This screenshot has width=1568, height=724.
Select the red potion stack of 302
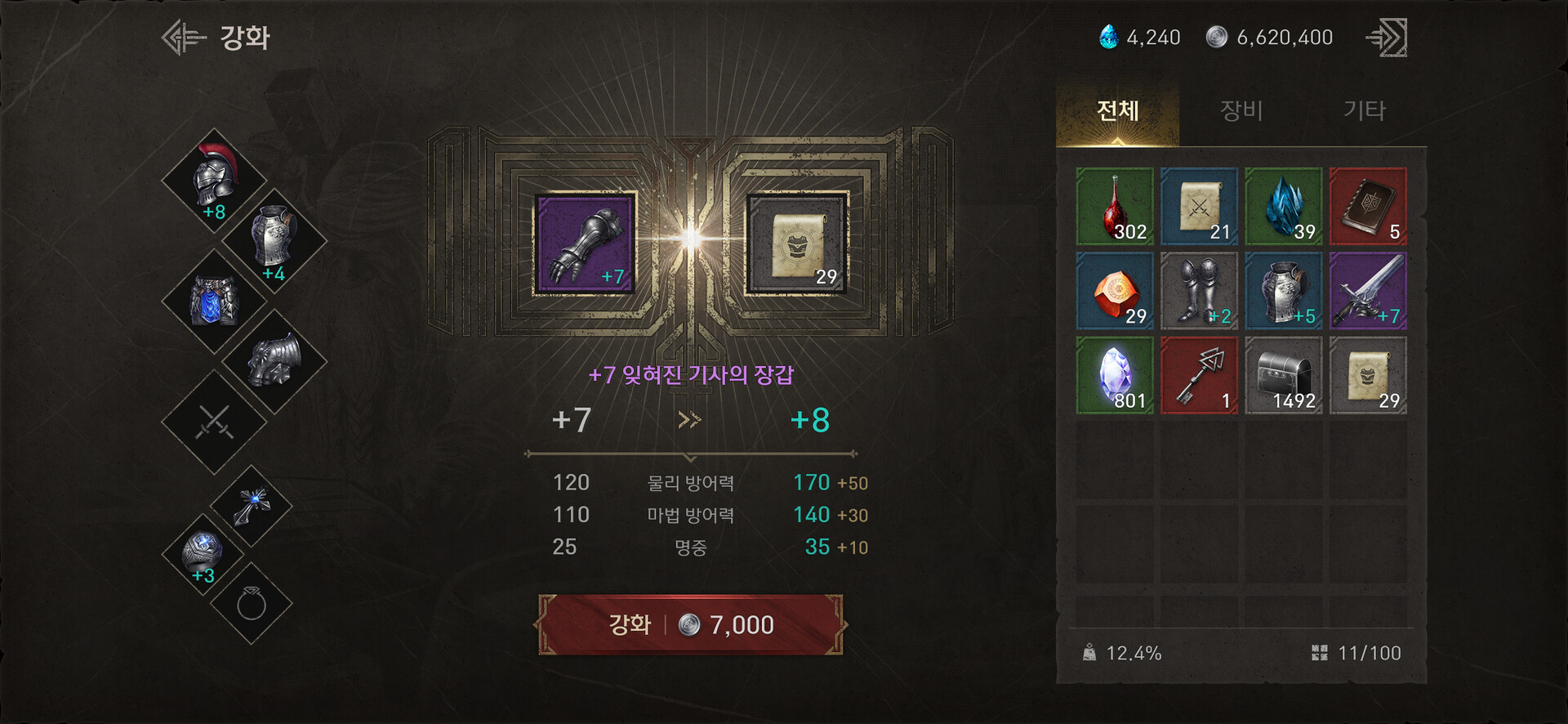1115,207
